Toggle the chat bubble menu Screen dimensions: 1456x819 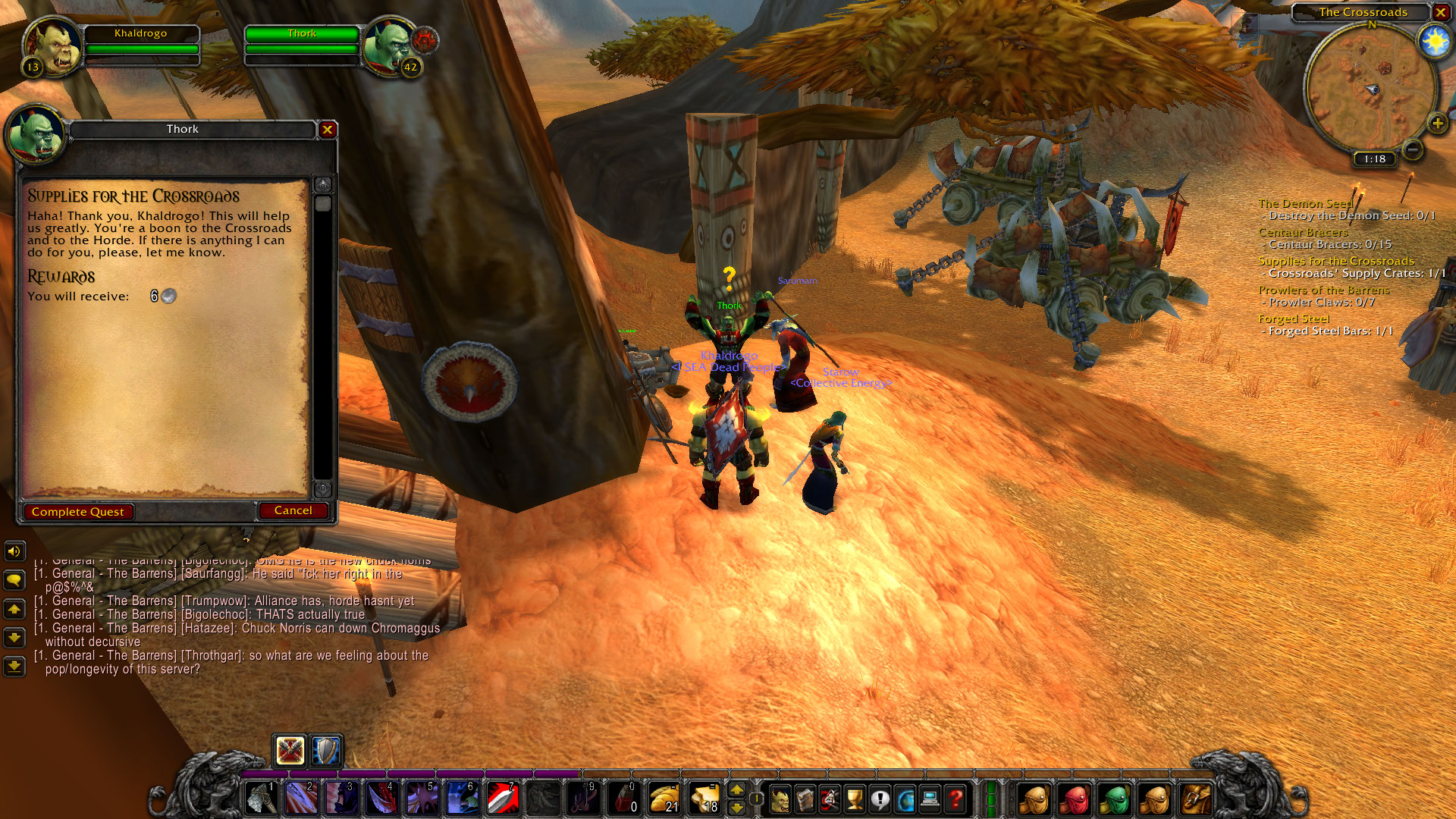(13, 578)
